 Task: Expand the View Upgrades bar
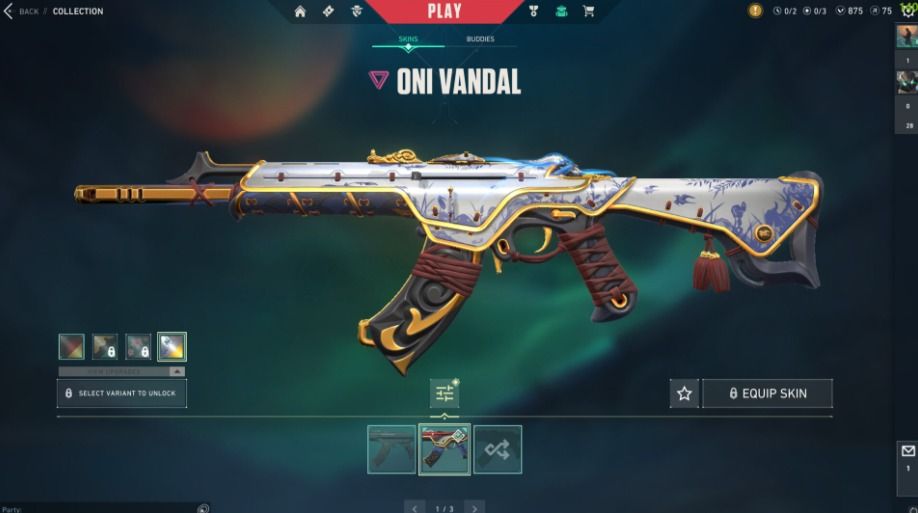(x=122, y=371)
